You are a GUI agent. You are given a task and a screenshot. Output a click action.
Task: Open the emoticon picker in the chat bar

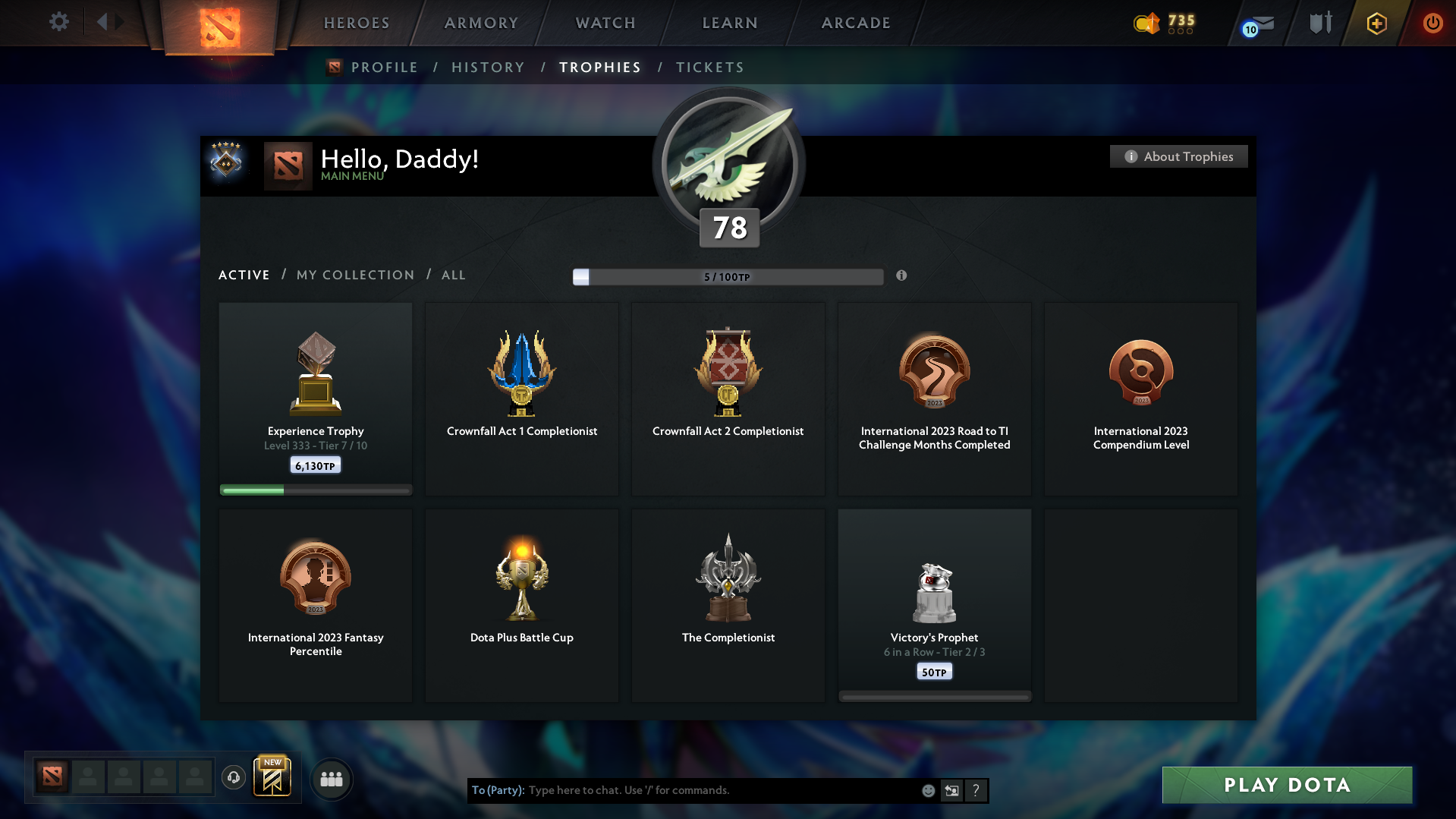[x=928, y=790]
